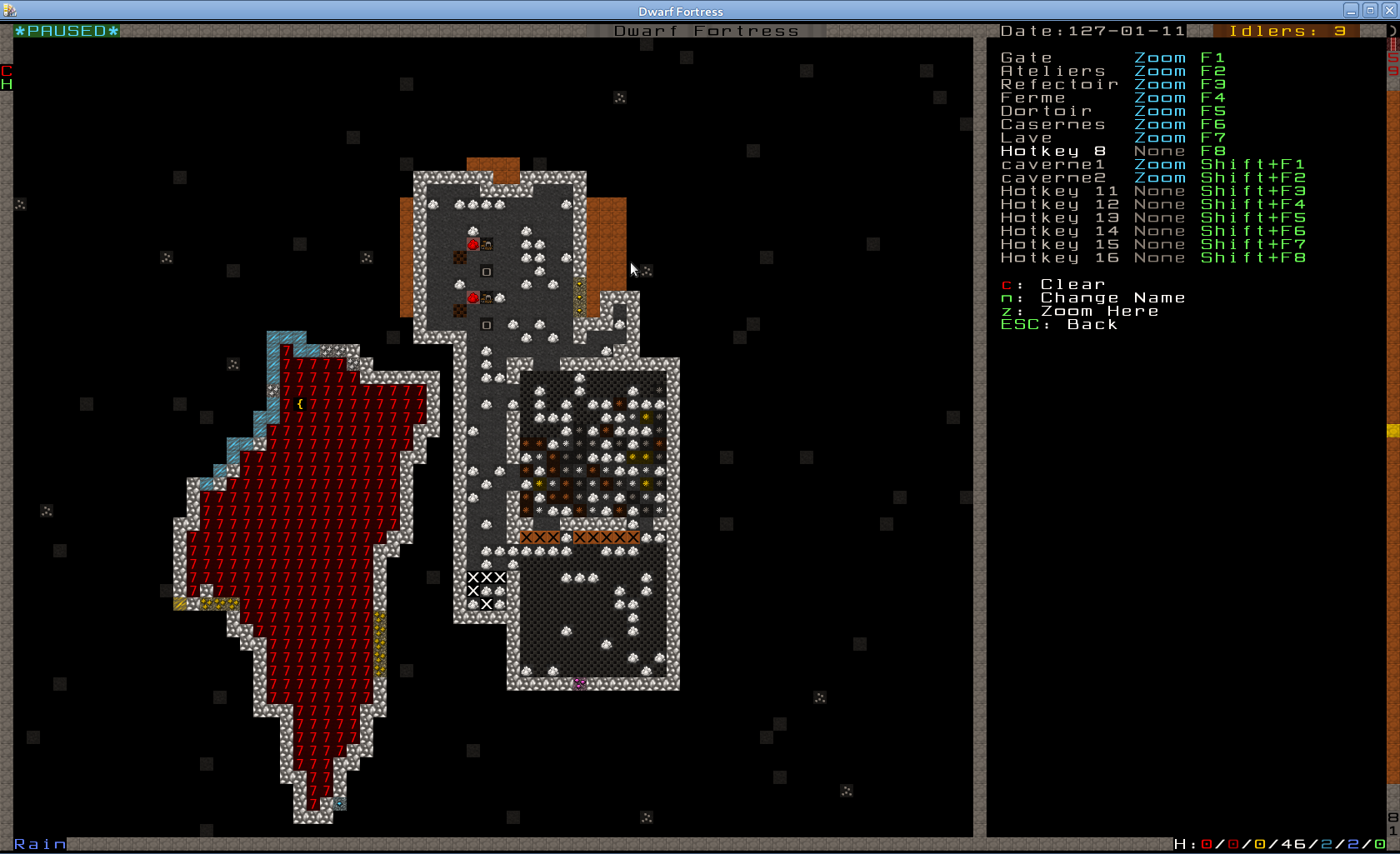Viewport: 1400px width, 854px height.
Task: Close the Dwarf Fortress window
Action: tap(1389, 11)
